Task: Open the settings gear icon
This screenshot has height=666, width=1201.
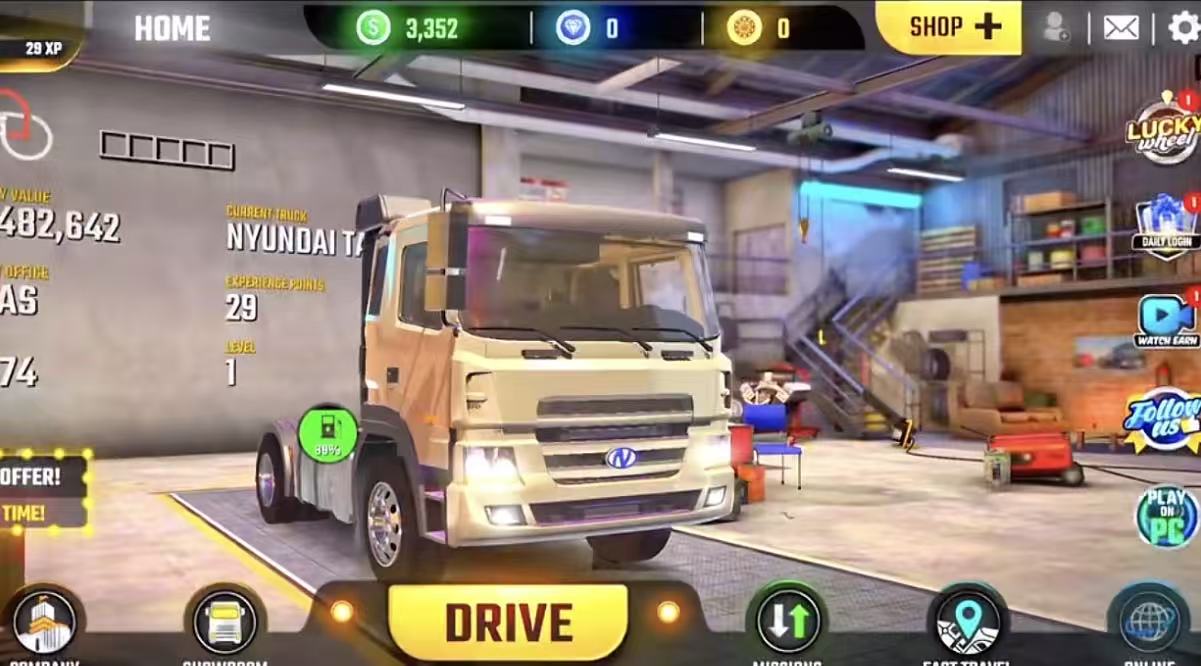Action: [1183, 27]
